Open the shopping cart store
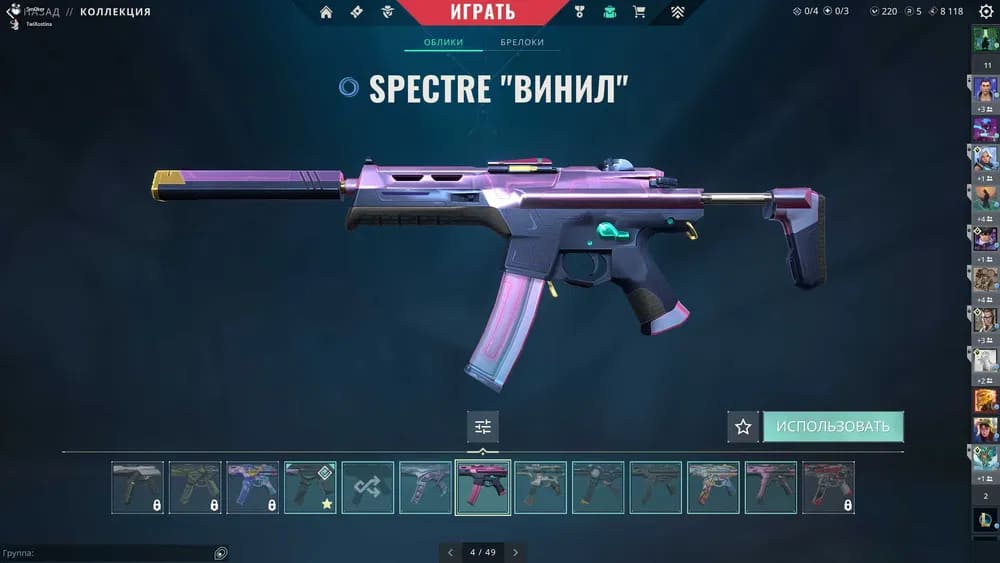1000x563 pixels. pos(639,12)
